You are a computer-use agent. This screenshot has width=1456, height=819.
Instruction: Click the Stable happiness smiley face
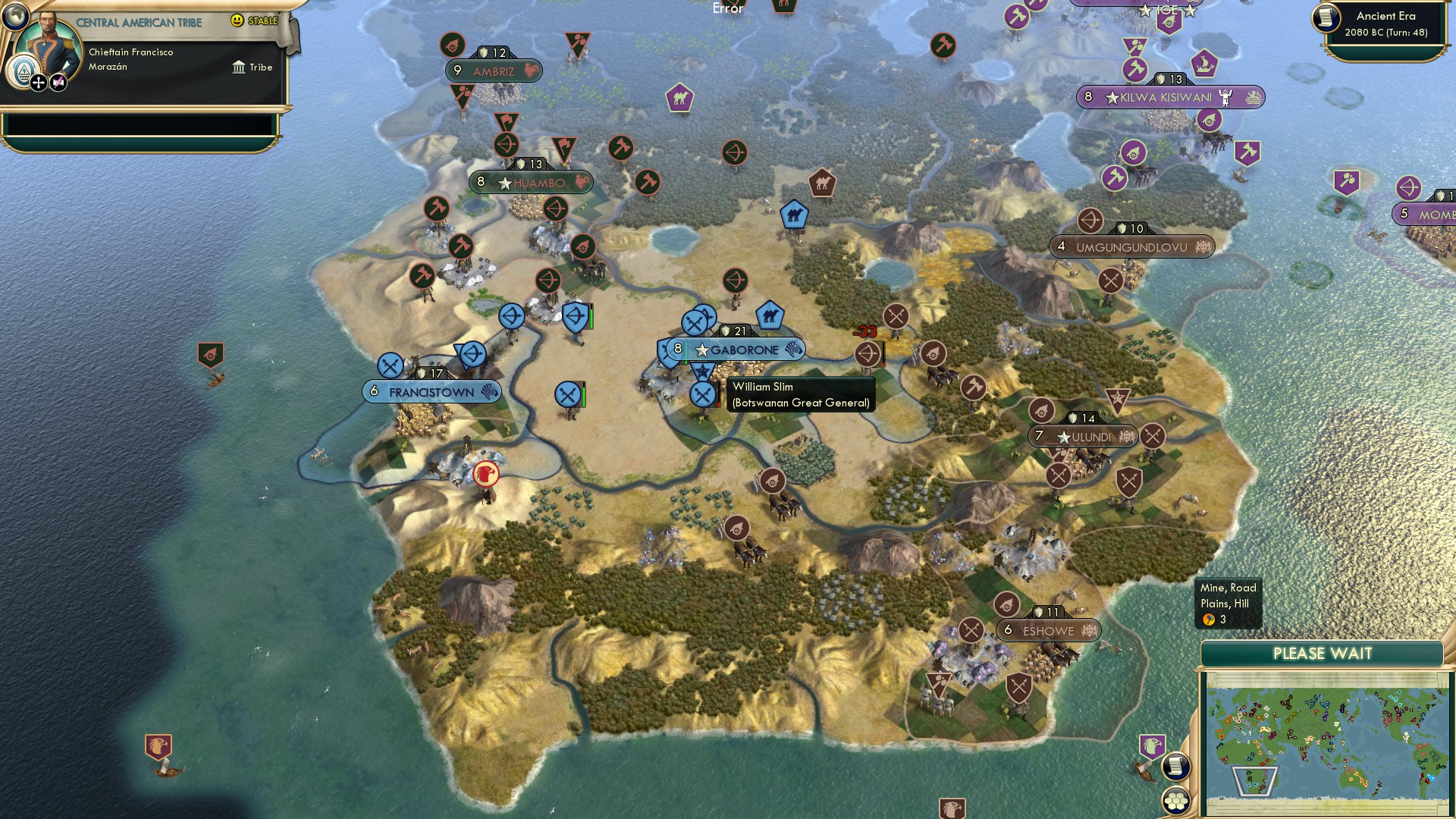click(237, 20)
